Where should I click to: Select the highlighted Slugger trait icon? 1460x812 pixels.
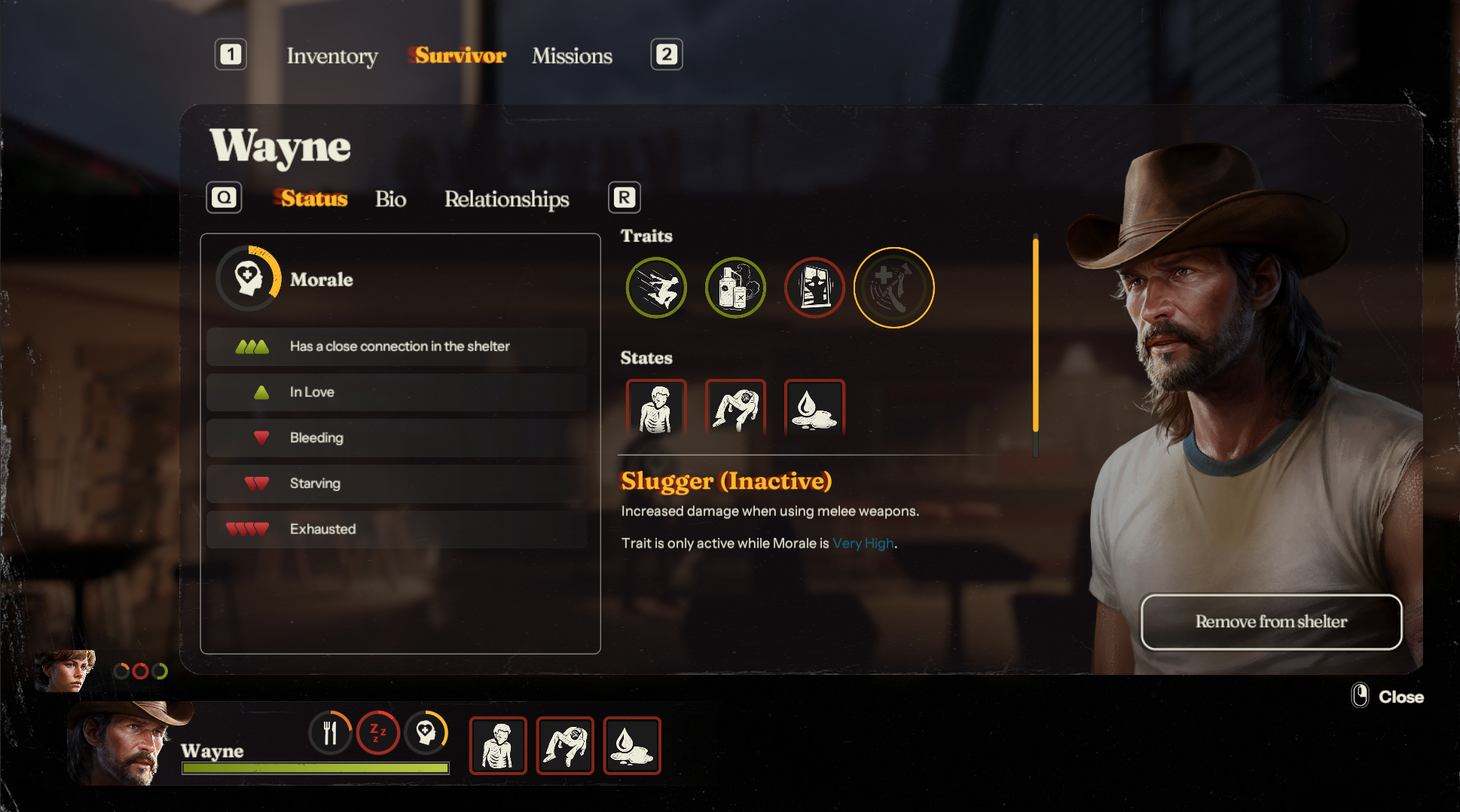pos(893,288)
